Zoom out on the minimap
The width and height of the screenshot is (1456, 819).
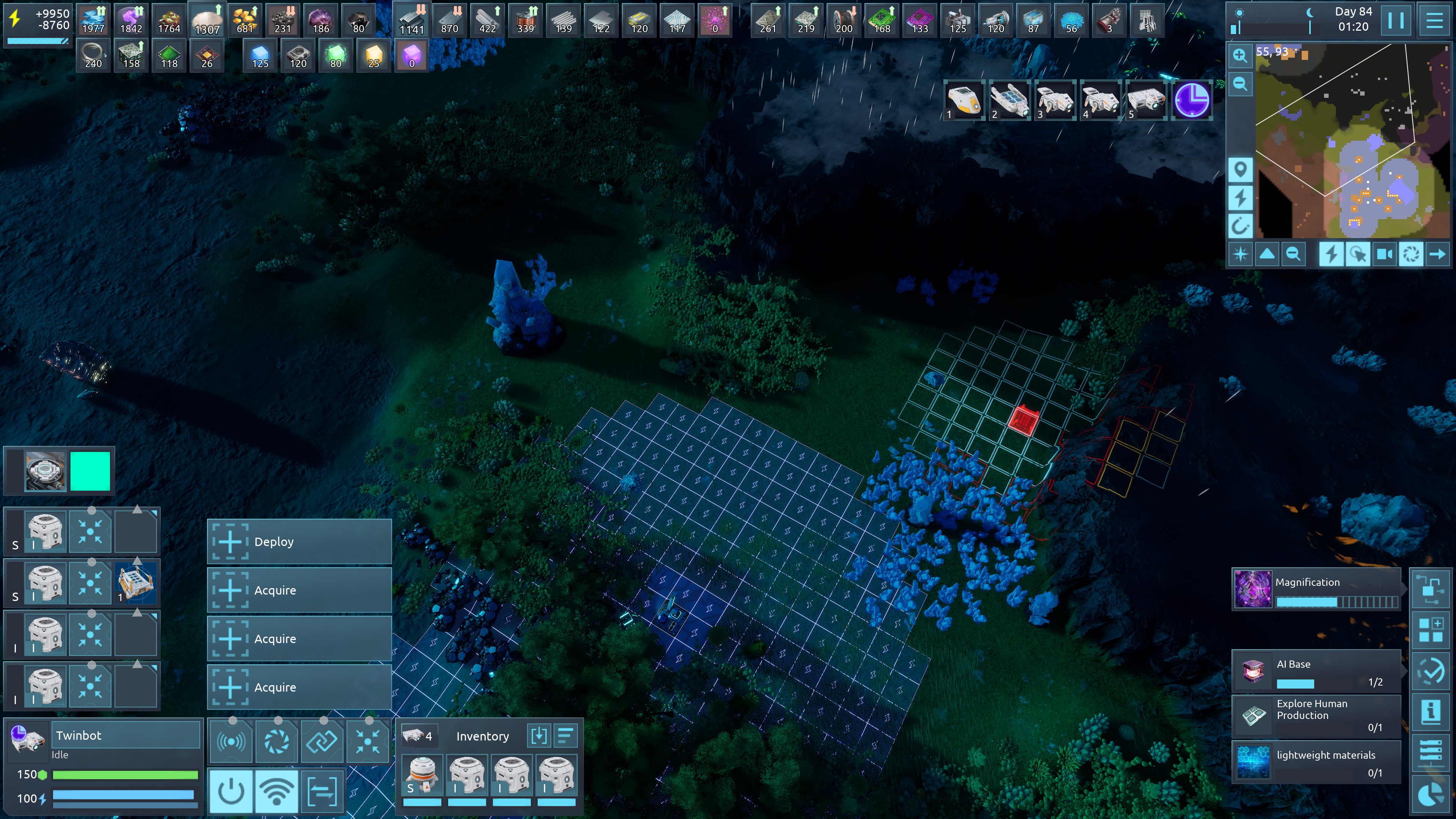click(1239, 84)
